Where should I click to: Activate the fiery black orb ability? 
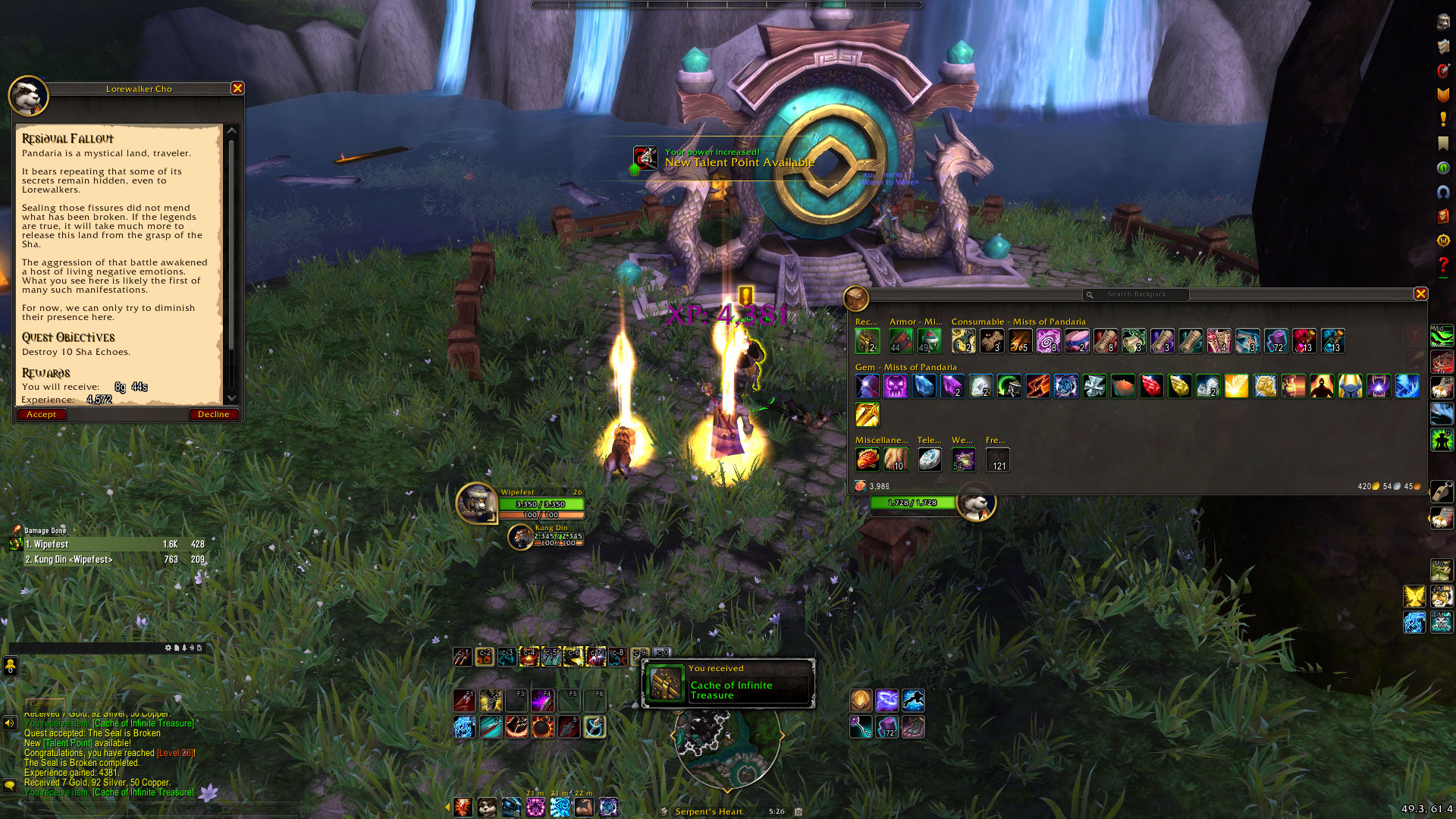(542, 727)
